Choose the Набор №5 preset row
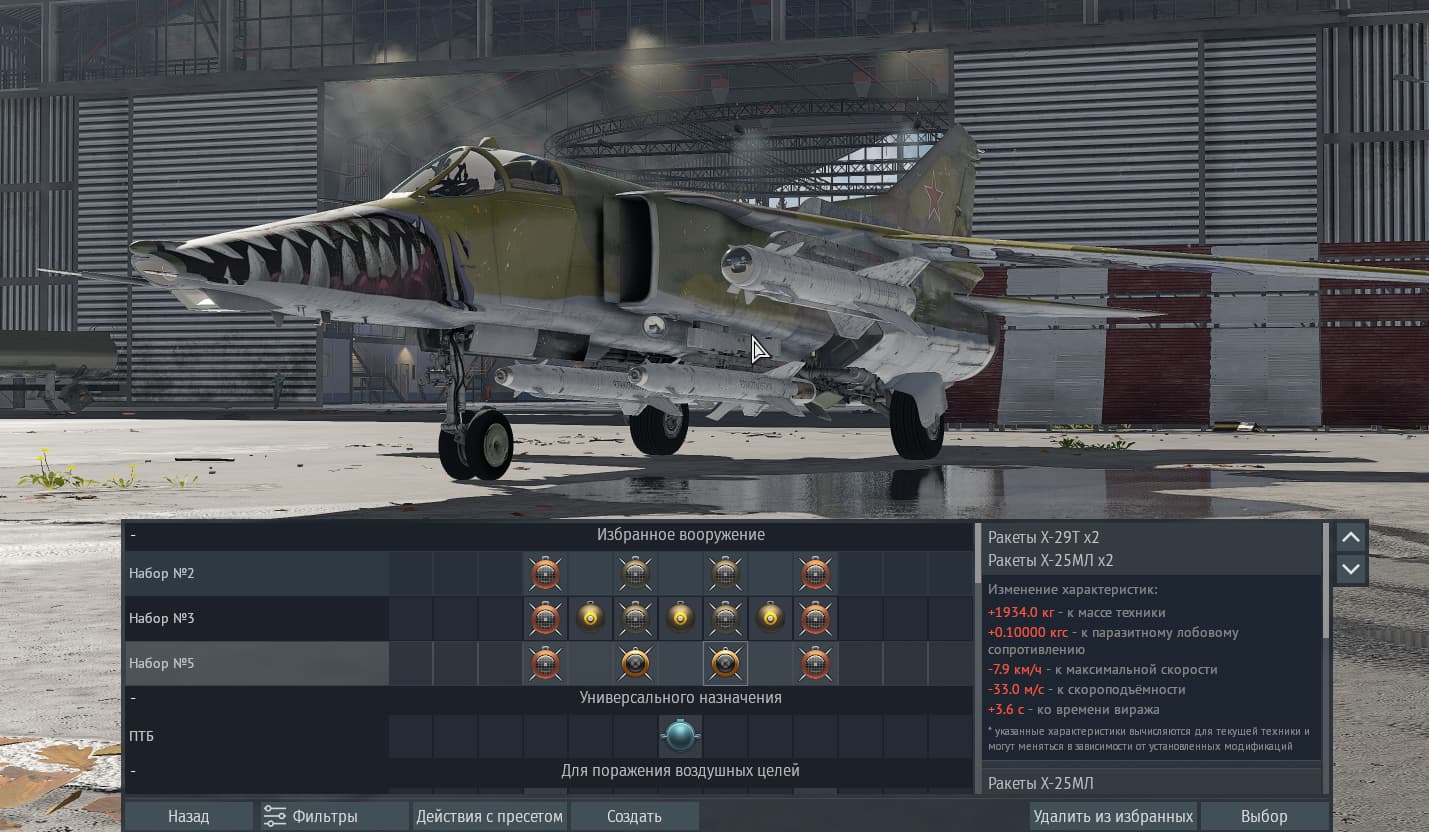The height and width of the screenshot is (832, 1429). coord(257,663)
